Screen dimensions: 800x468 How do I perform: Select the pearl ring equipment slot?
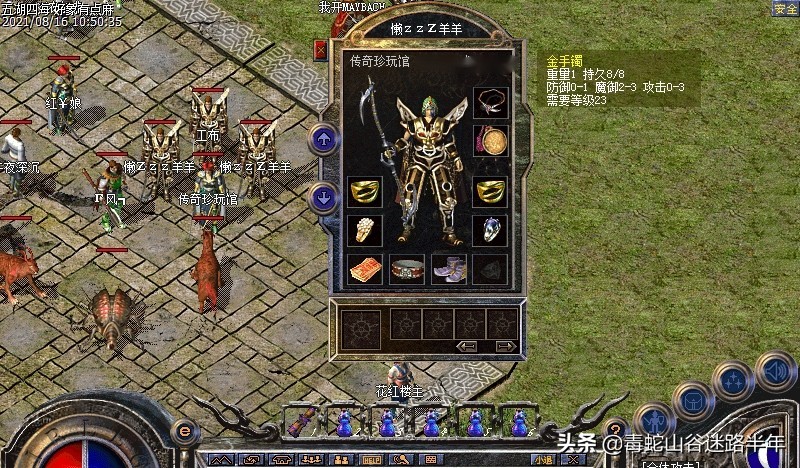(x=364, y=229)
